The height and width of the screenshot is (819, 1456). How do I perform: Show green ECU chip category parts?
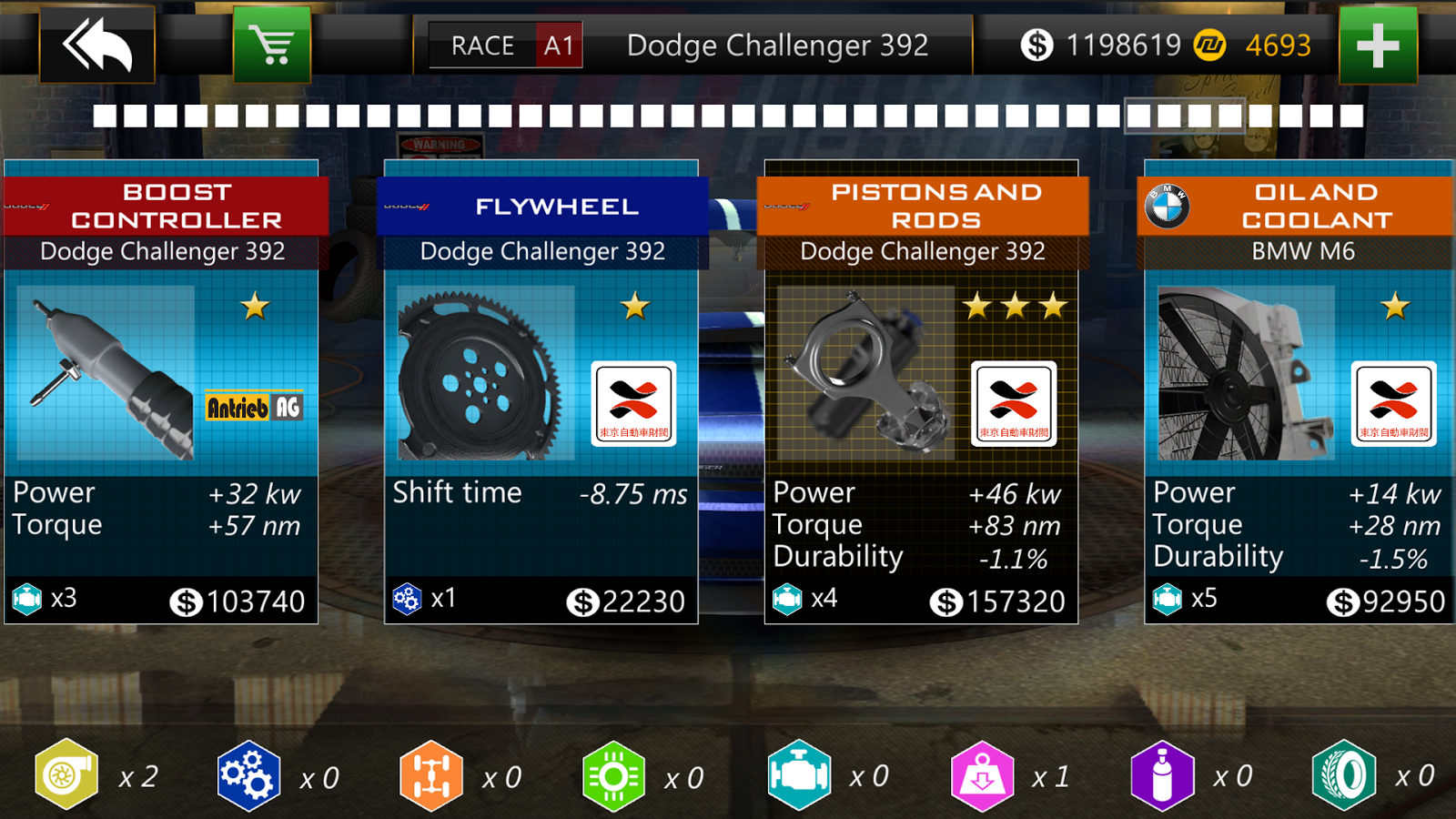(x=613, y=775)
